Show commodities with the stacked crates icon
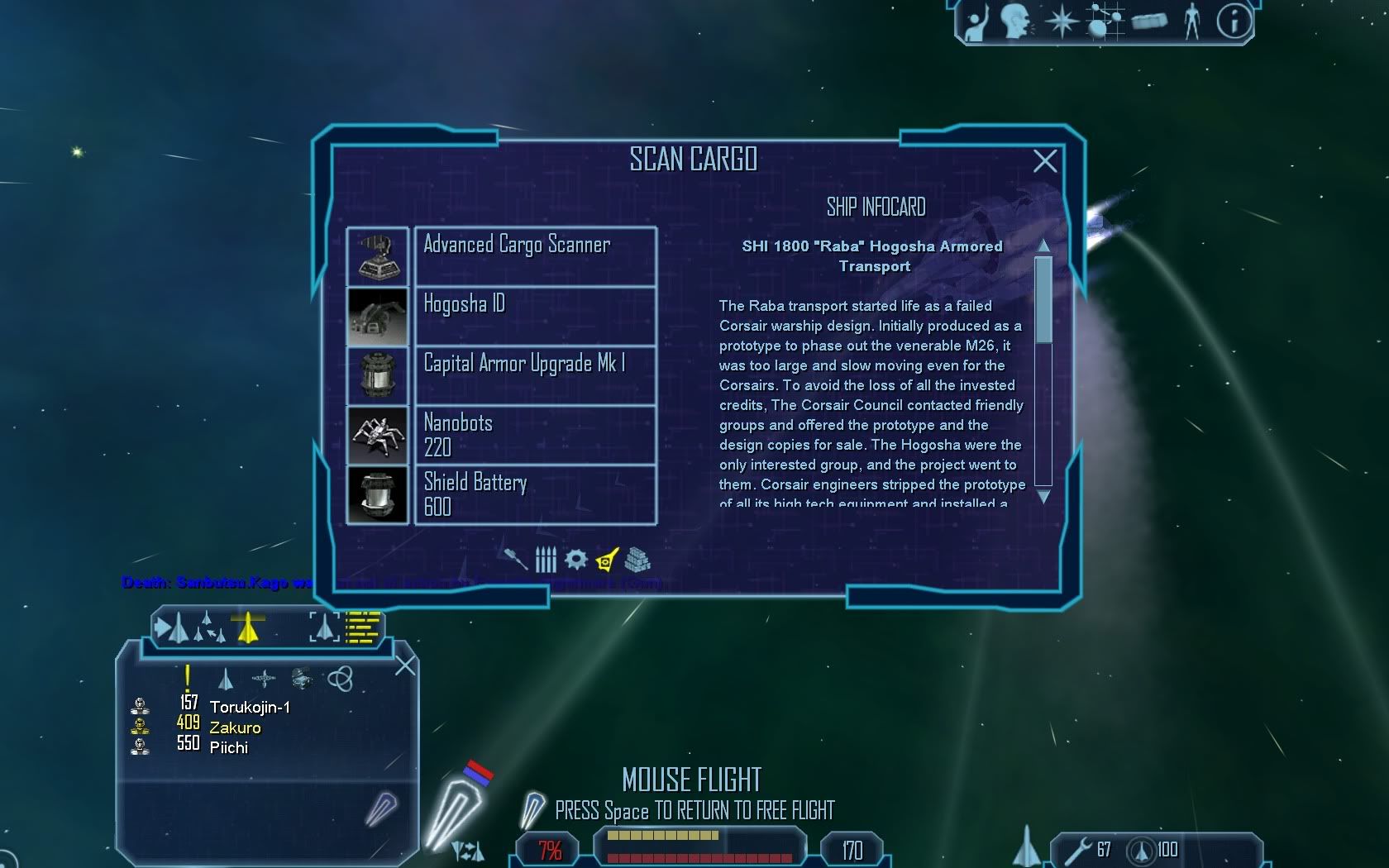The image size is (1389, 868). point(637,560)
